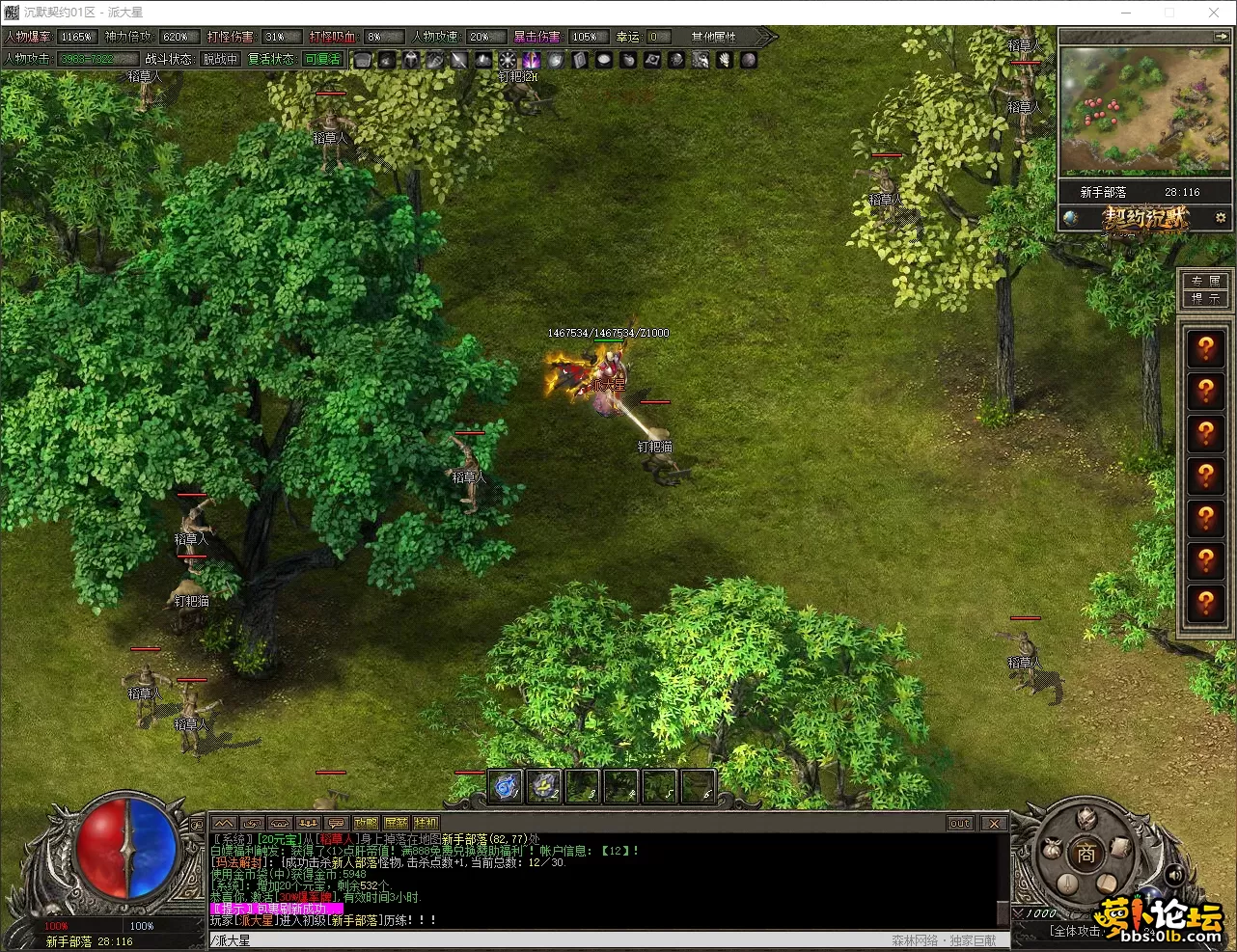Switch to the 挂机 auto-play tab
The image size is (1237, 952).
coord(426,823)
